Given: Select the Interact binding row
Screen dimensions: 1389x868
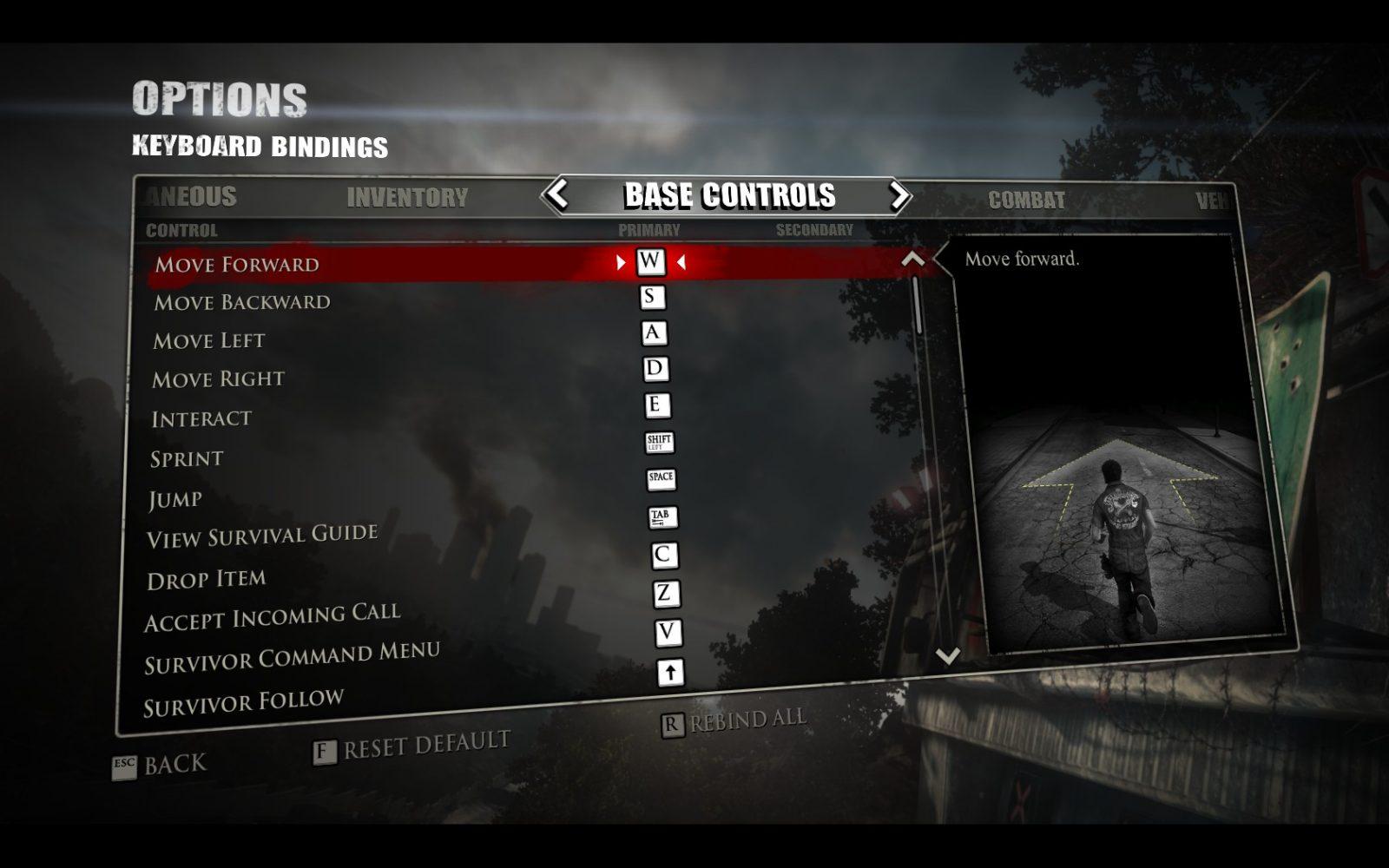Looking at the screenshot, I should click(x=201, y=418).
